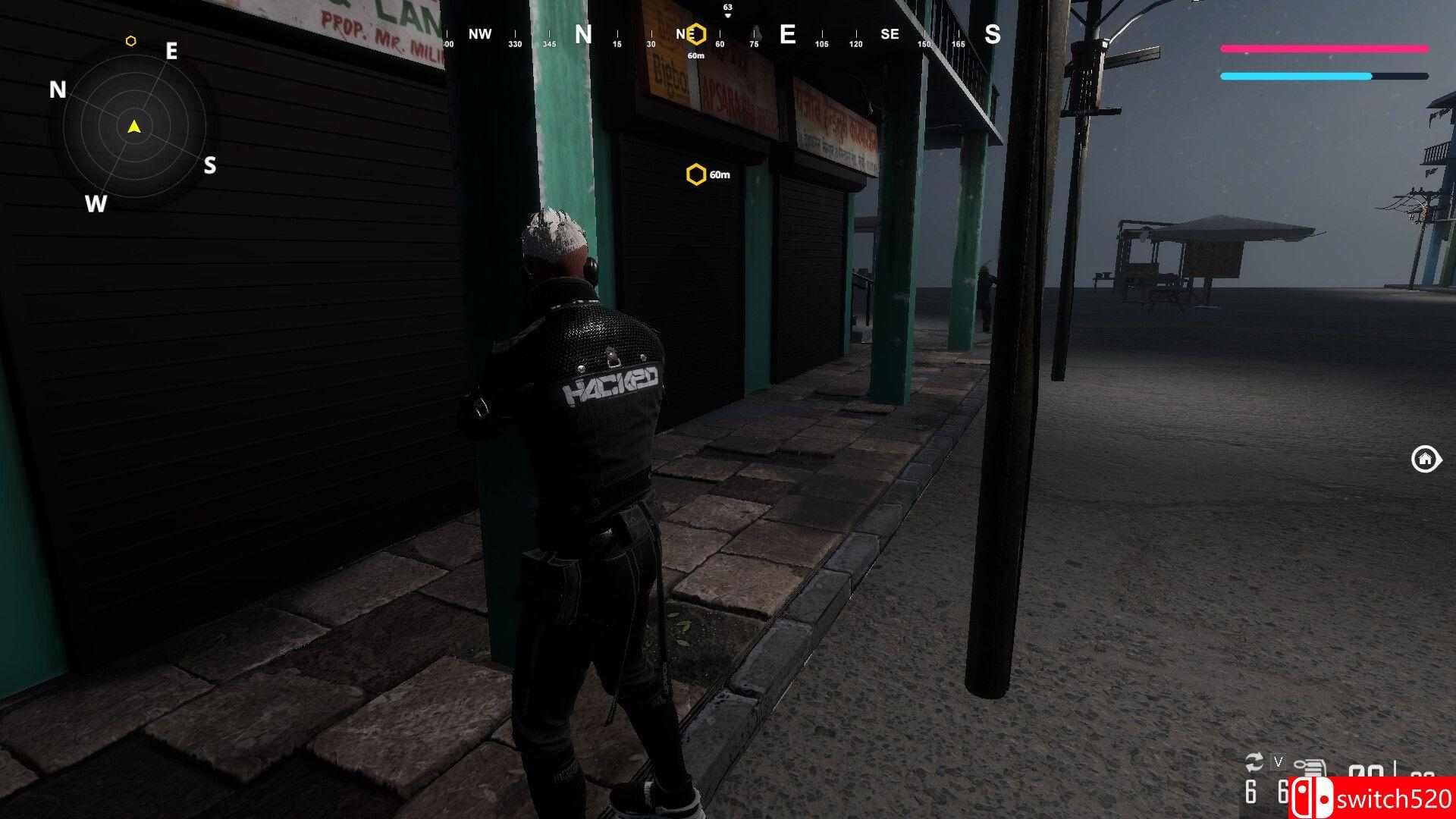Click the switch520 watermark logo
Image resolution: width=1456 pixels, height=819 pixels.
tap(1373, 798)
